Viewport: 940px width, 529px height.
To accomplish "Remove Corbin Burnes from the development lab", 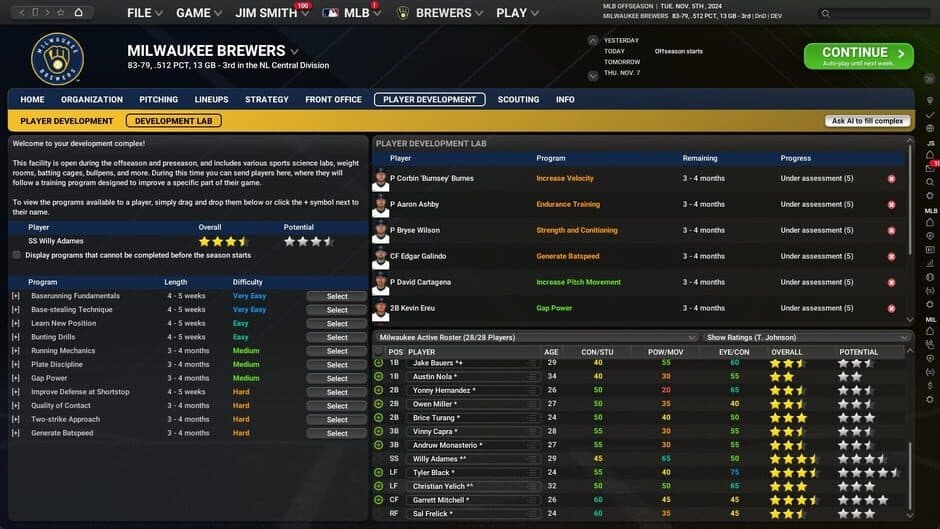I will click(891, 179).
